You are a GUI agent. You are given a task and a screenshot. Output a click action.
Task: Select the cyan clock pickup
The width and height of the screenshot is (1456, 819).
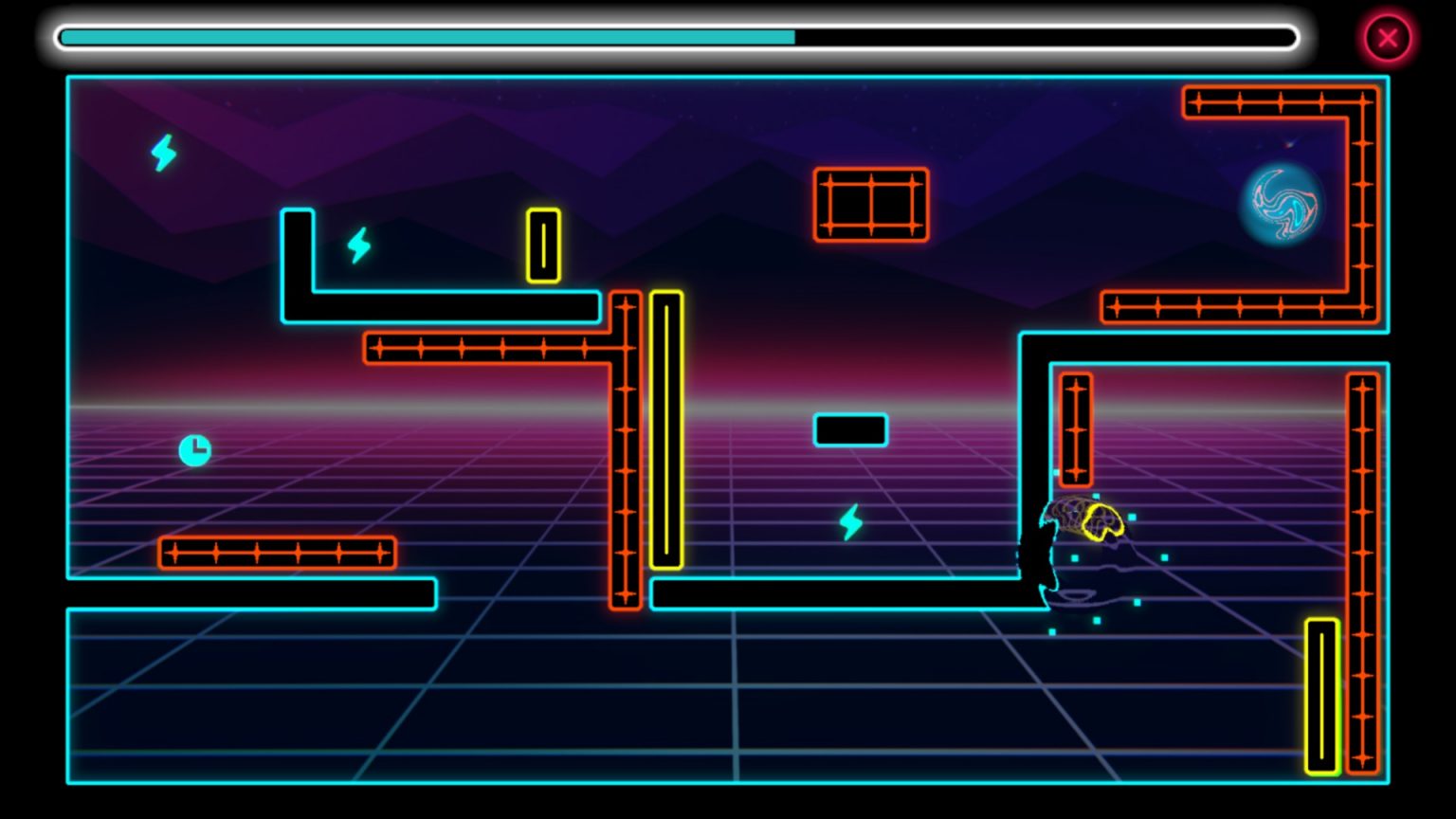(x=192, y=449)
